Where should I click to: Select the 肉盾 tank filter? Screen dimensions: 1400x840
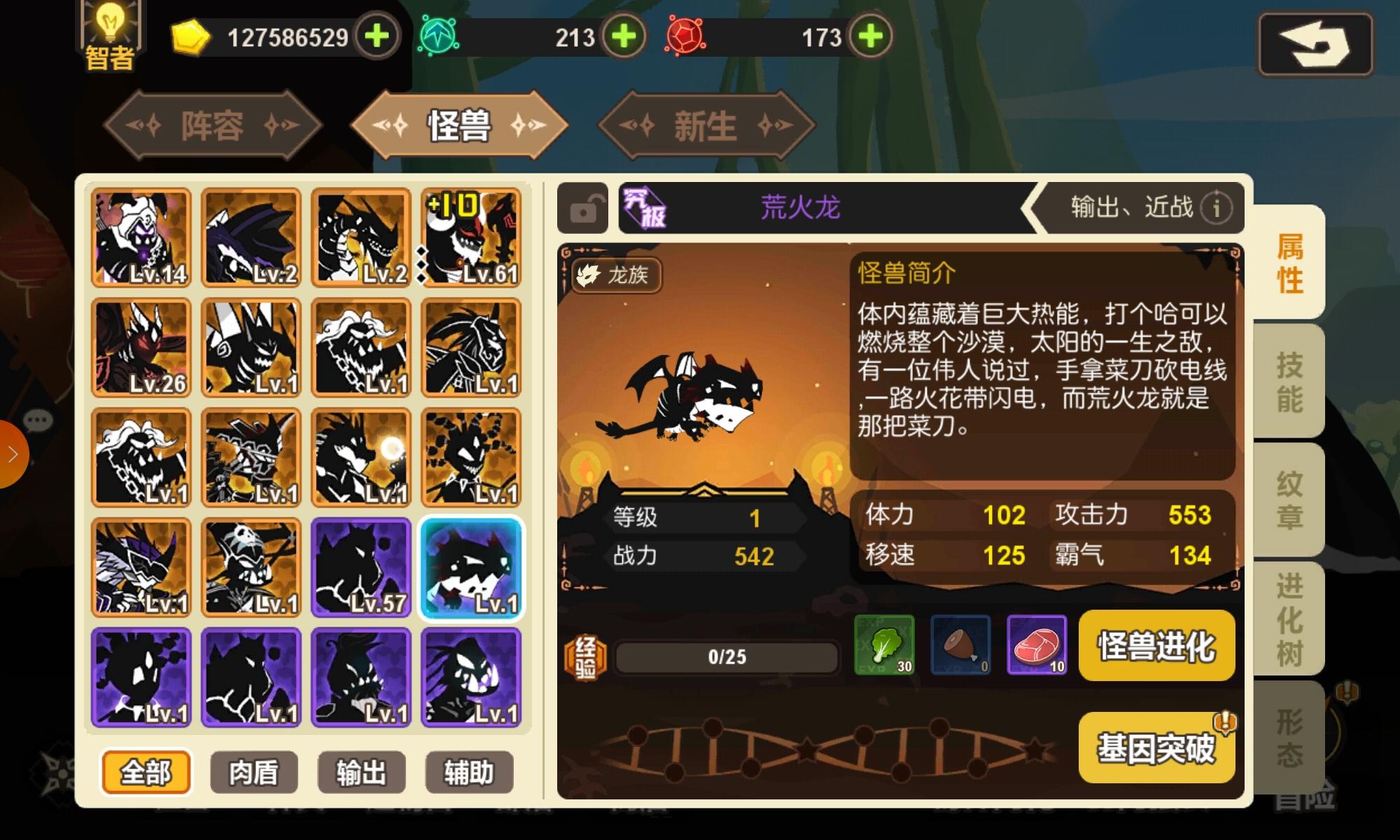(253, 771)
